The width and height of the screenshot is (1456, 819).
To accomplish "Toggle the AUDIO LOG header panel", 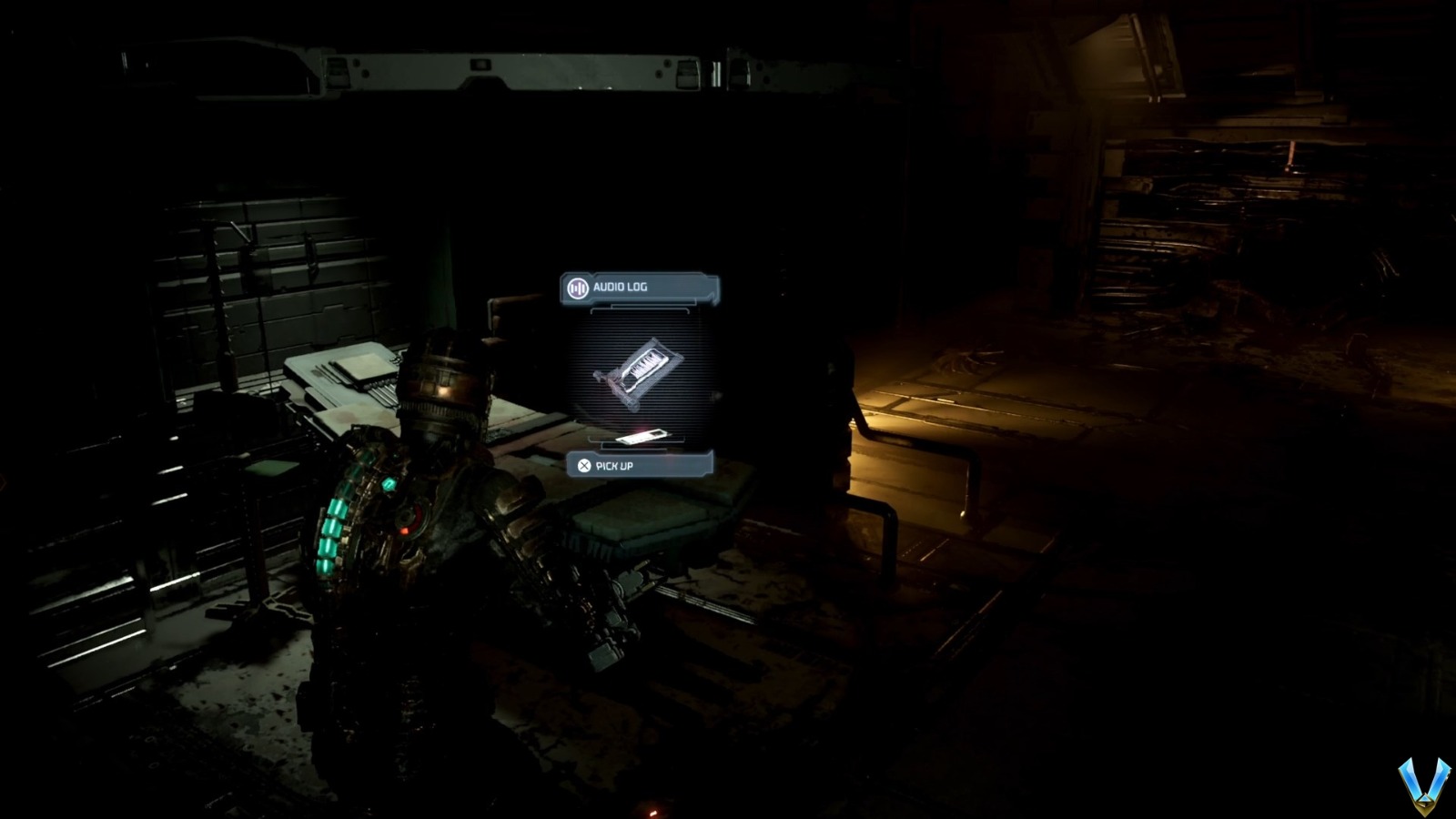I will click(x=637, y=285).
